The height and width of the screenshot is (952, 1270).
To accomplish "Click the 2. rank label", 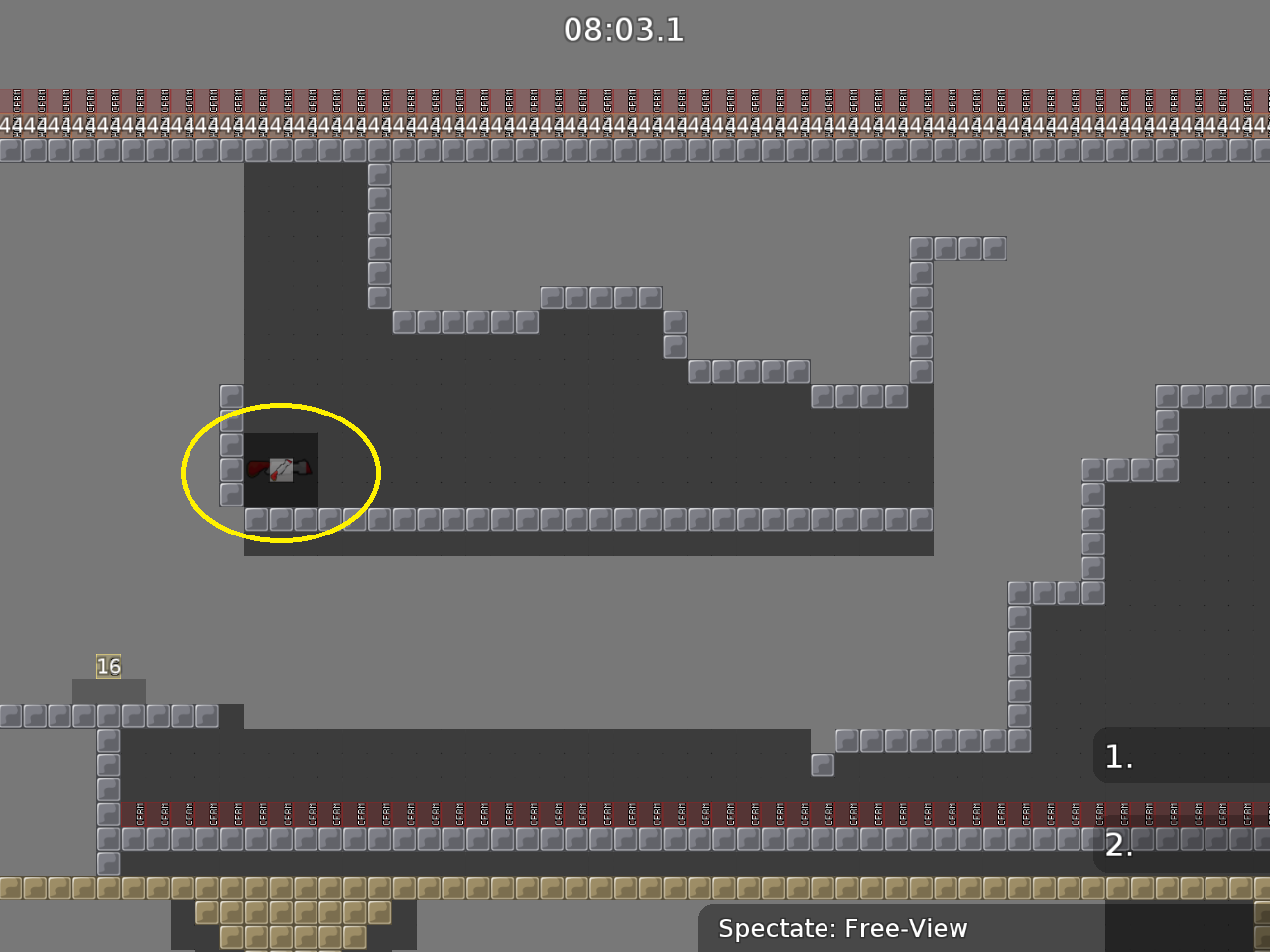I will tap(1119, 846).
